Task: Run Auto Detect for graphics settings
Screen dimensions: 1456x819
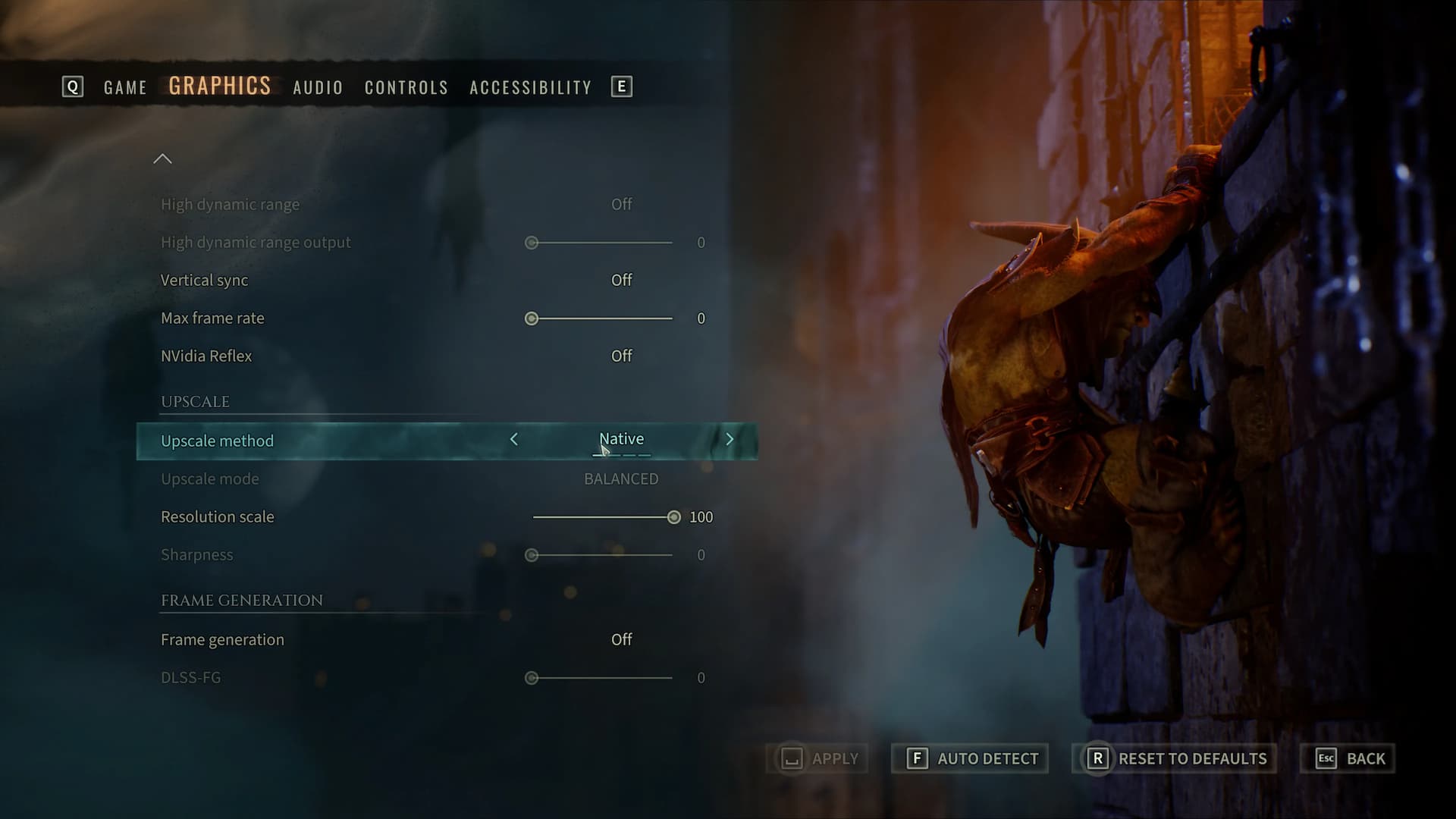Action: 970,758
